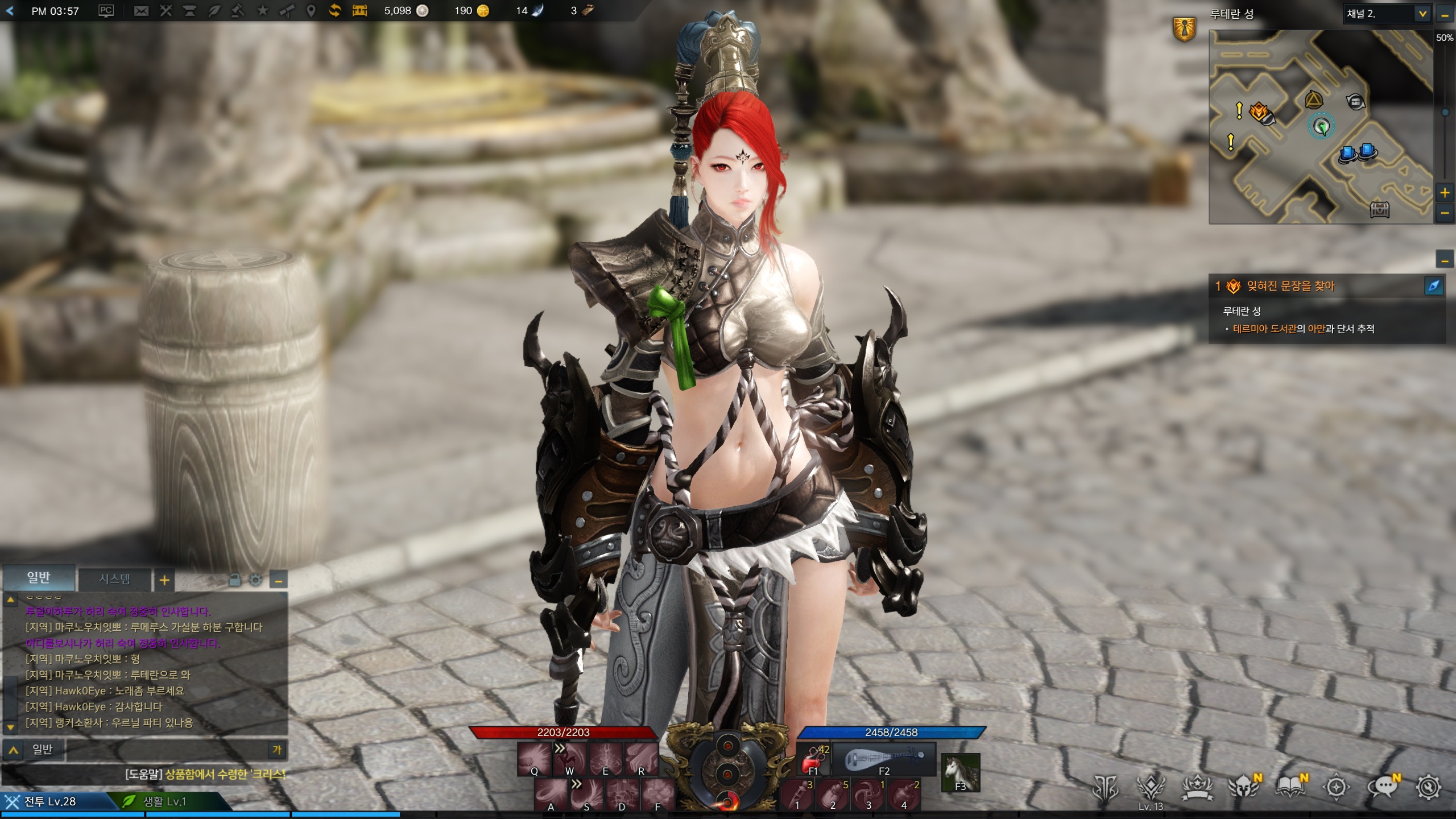Open the winged helmet character menu
Screen dimensions: 1456x819
click(x=1243, y=787)
